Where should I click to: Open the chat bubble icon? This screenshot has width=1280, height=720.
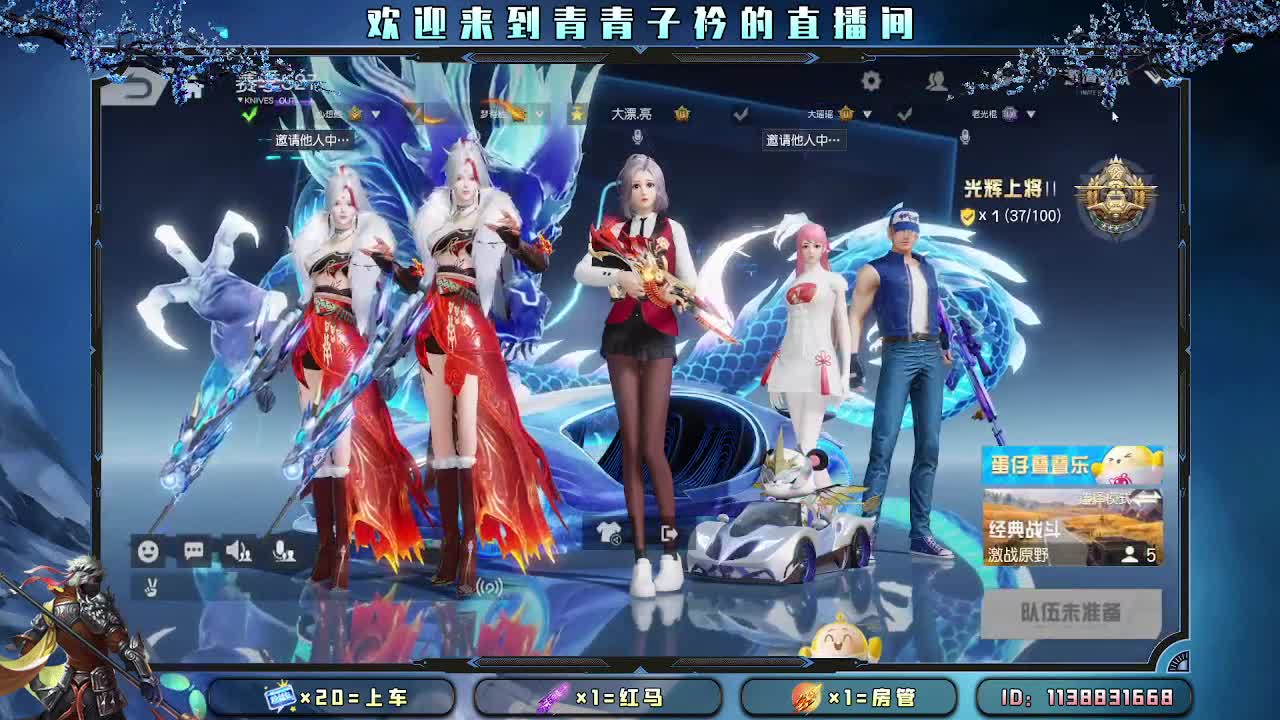click(193, 550)
